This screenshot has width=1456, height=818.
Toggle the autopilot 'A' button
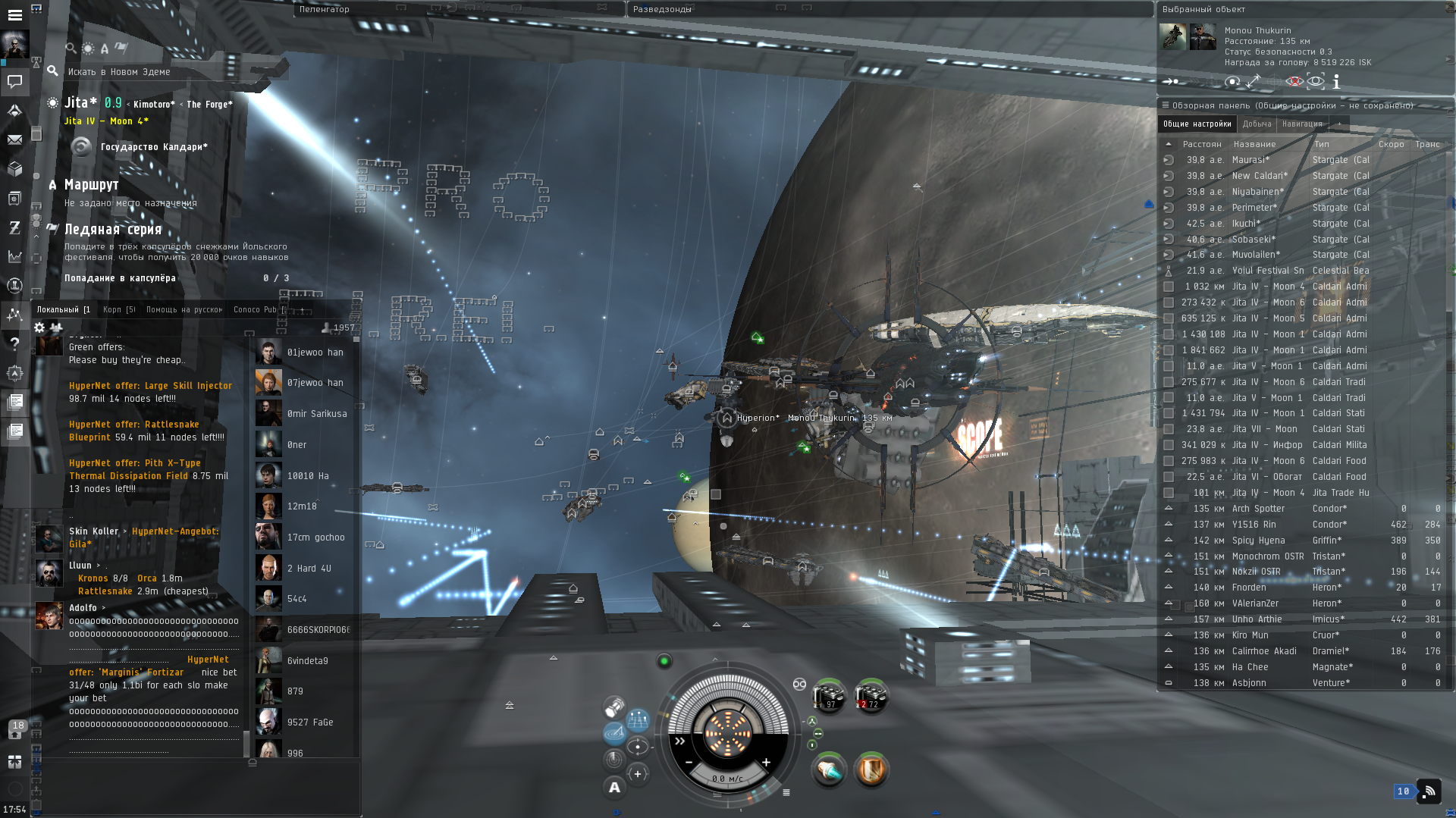(x=614, y=788)
